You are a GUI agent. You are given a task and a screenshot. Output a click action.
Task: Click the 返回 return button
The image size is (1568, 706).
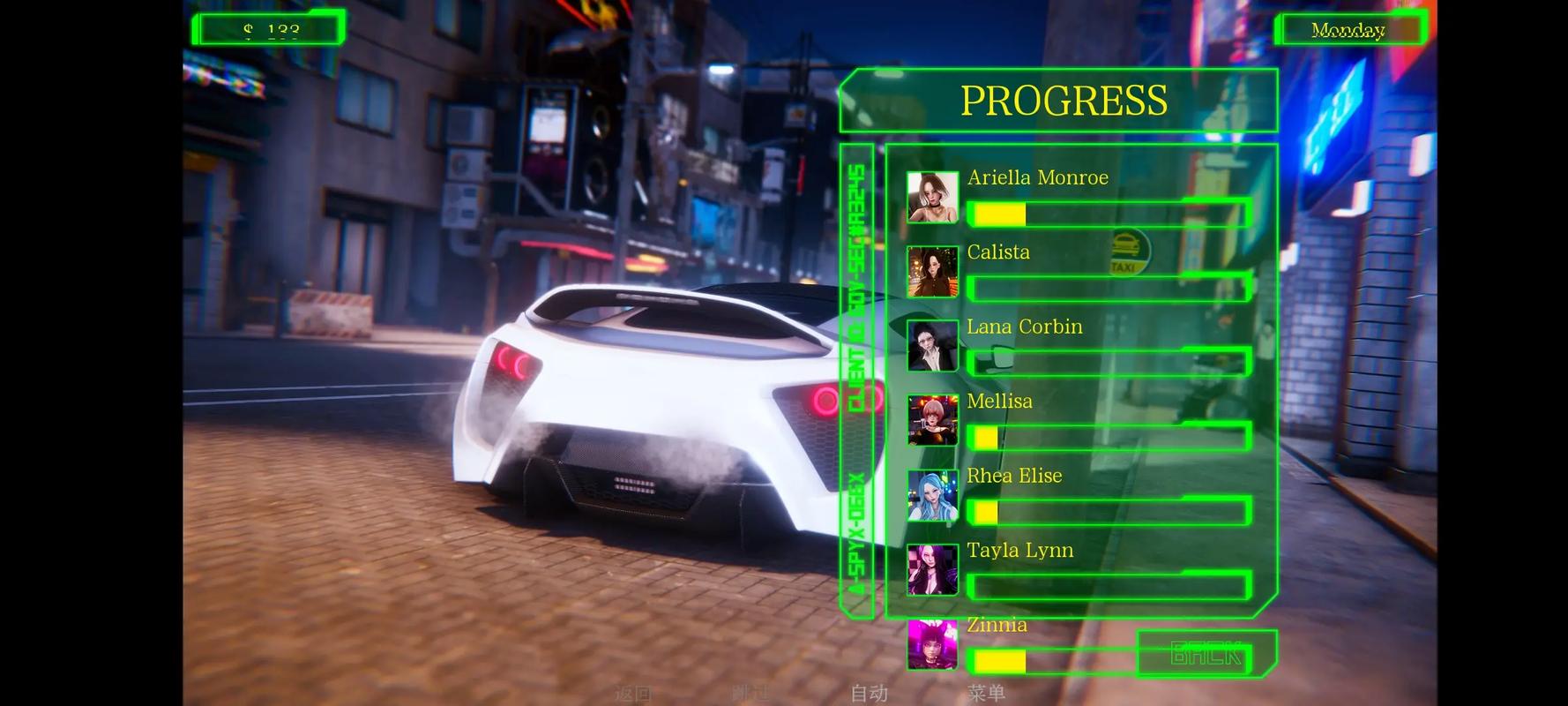point(632,694)
